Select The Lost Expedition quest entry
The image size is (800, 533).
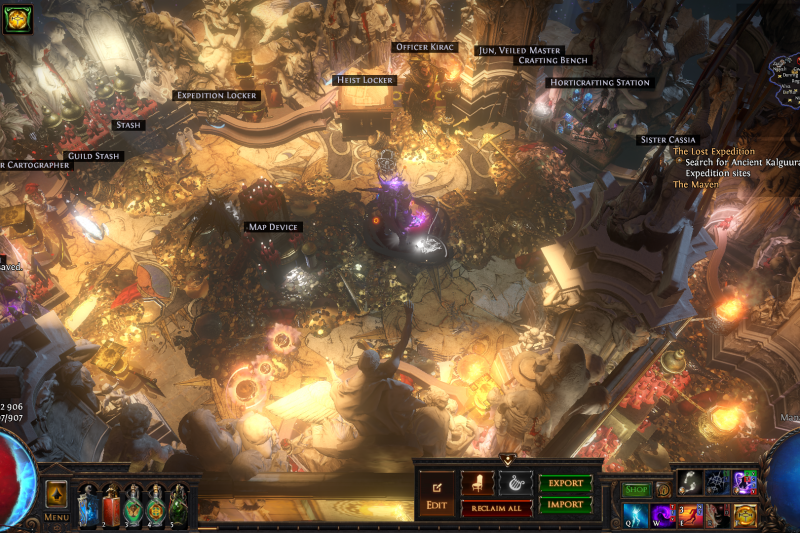coord(714,152)
